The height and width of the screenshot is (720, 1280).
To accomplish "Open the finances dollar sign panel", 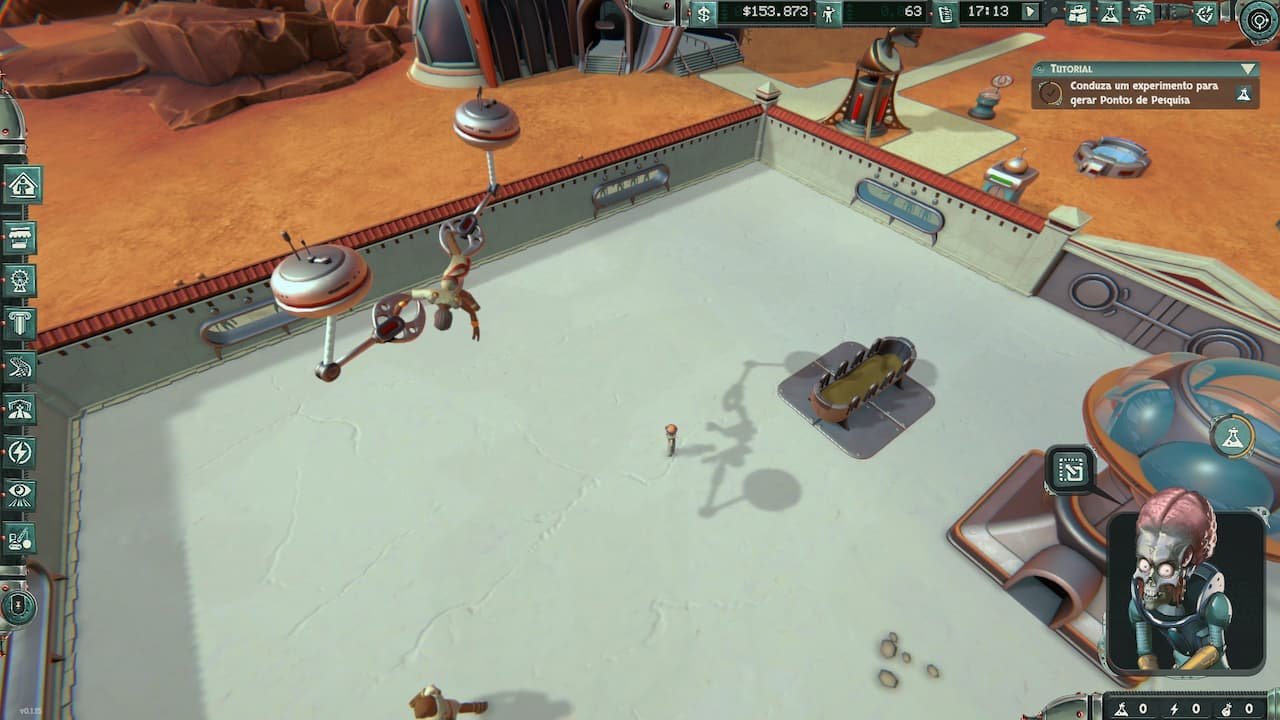I will pos(704,13).
